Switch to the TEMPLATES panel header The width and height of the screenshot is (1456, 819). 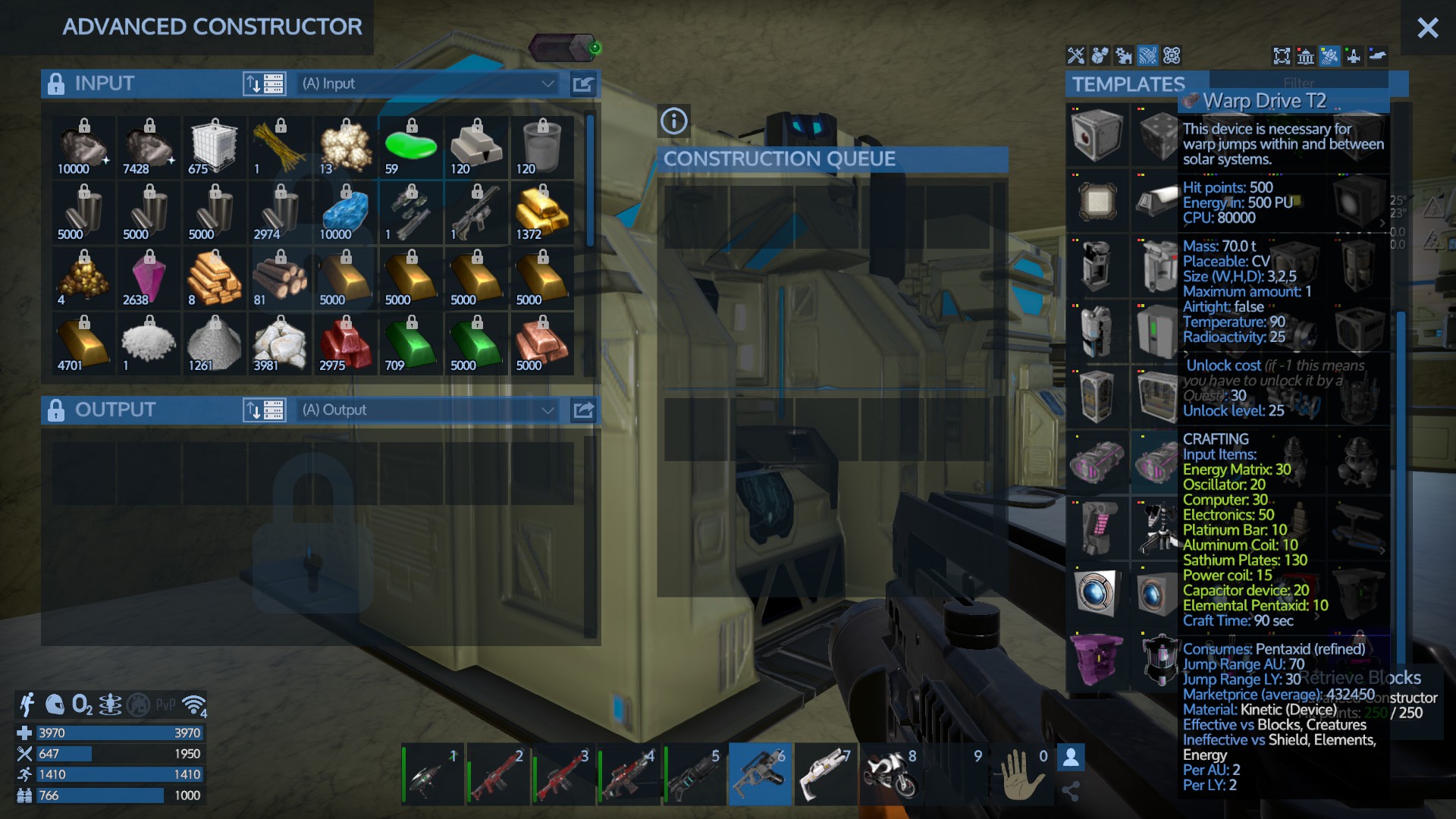pos(1128,84)
